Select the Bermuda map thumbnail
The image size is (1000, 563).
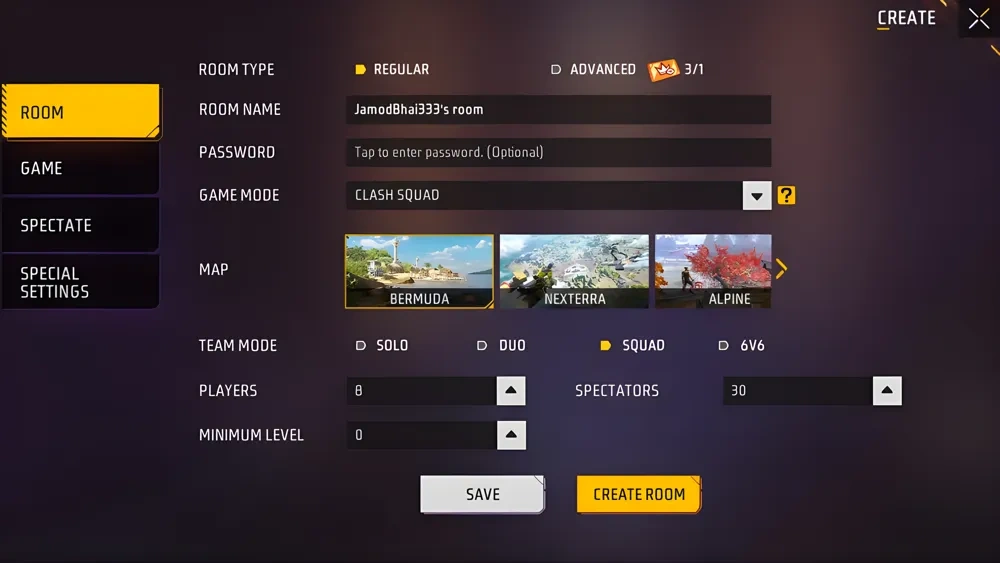click(419, 271)
